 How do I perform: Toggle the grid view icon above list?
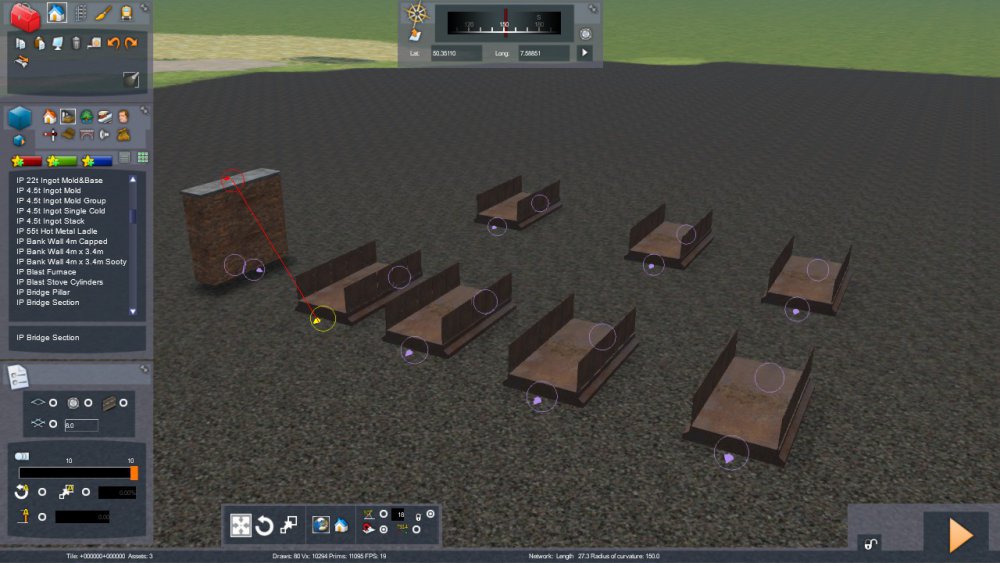[142, 158]
